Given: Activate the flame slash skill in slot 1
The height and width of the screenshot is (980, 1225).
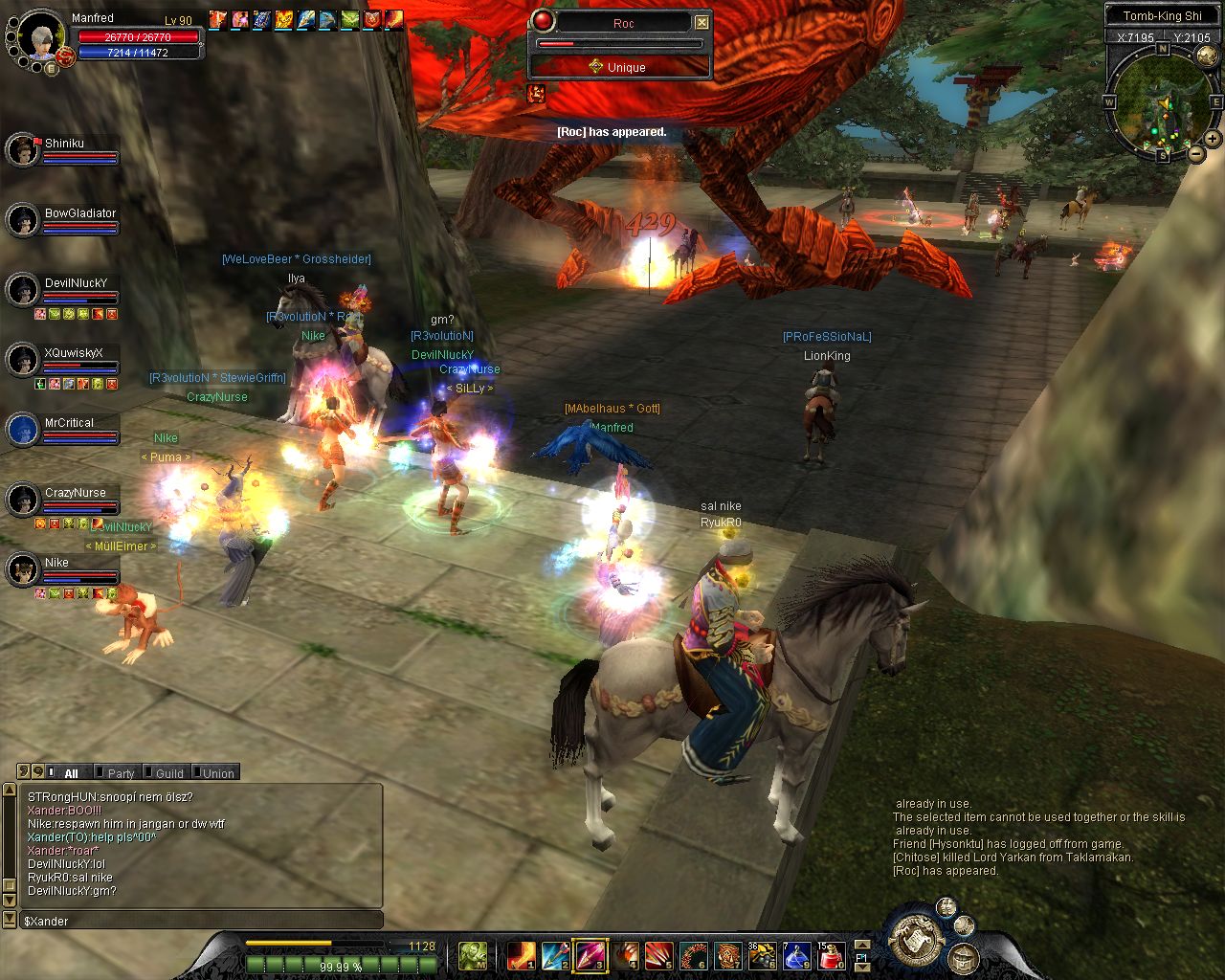Looking at the screenshot, I should [x=521, y=955].
